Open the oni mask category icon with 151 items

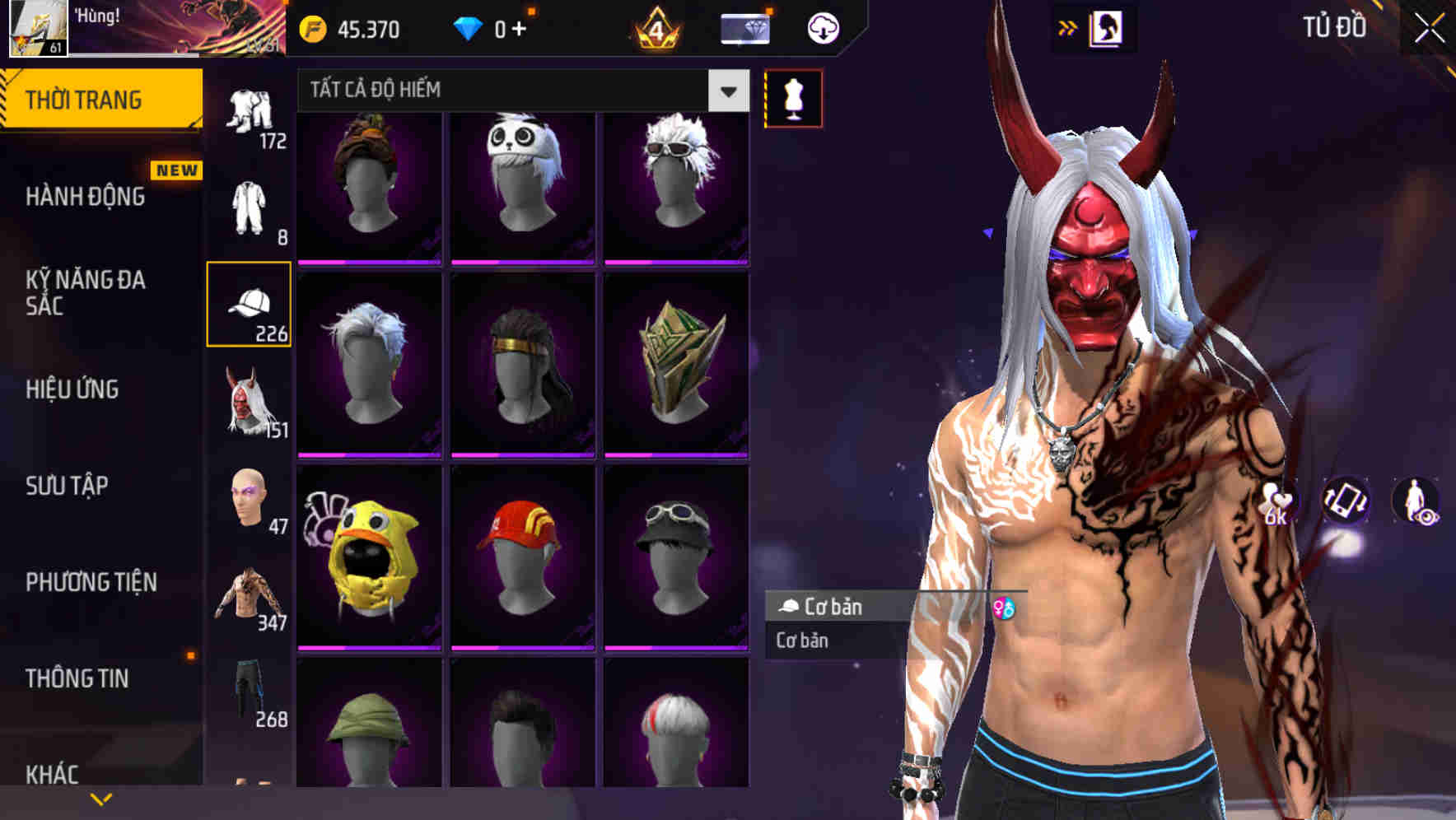click(250, 403)
